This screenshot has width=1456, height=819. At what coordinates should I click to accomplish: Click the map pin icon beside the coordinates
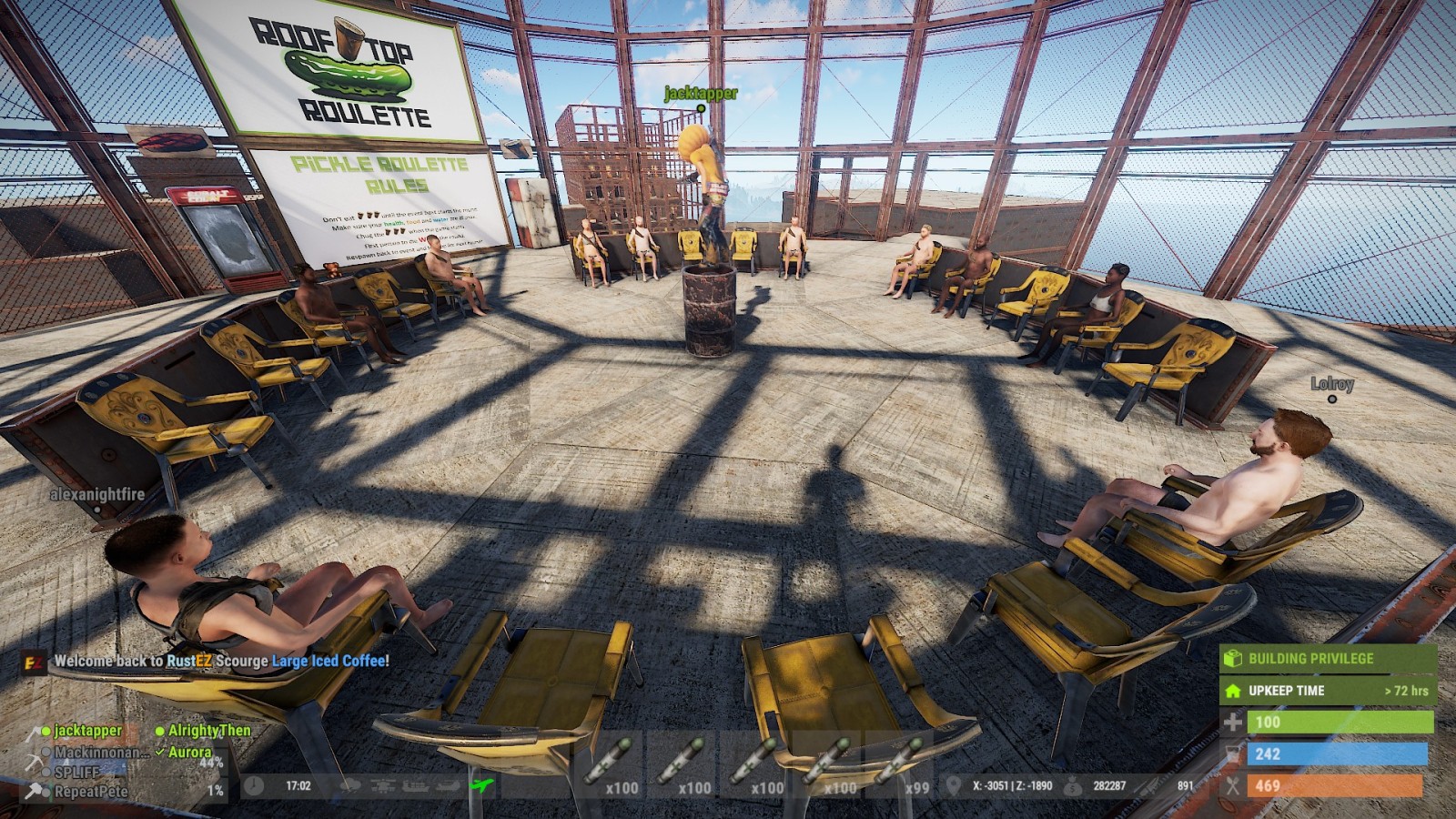click(954, 785)
